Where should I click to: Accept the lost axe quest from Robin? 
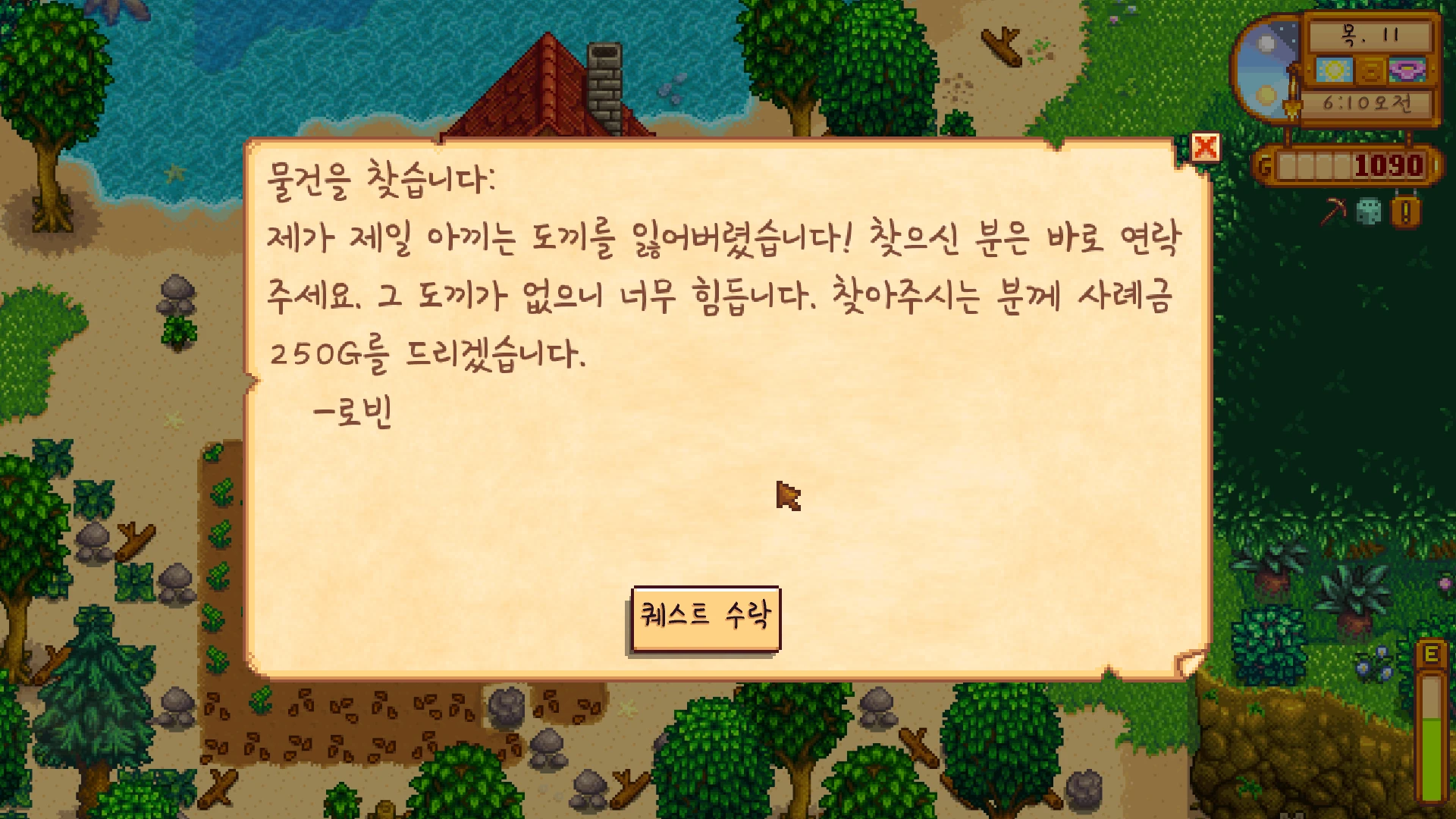pyautogui.click(x=705, y=617)
